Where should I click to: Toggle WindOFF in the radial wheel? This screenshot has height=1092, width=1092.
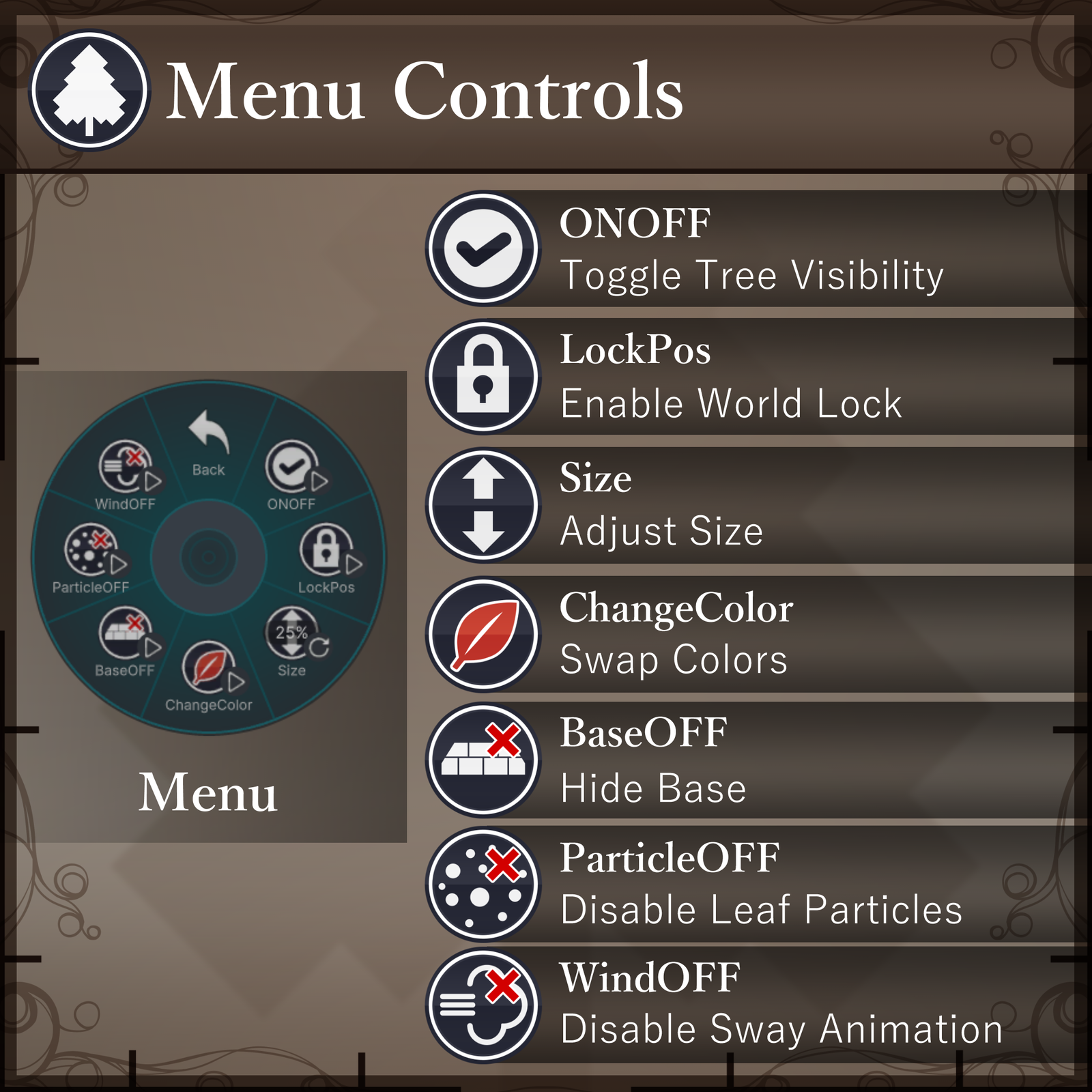point(126,472)
